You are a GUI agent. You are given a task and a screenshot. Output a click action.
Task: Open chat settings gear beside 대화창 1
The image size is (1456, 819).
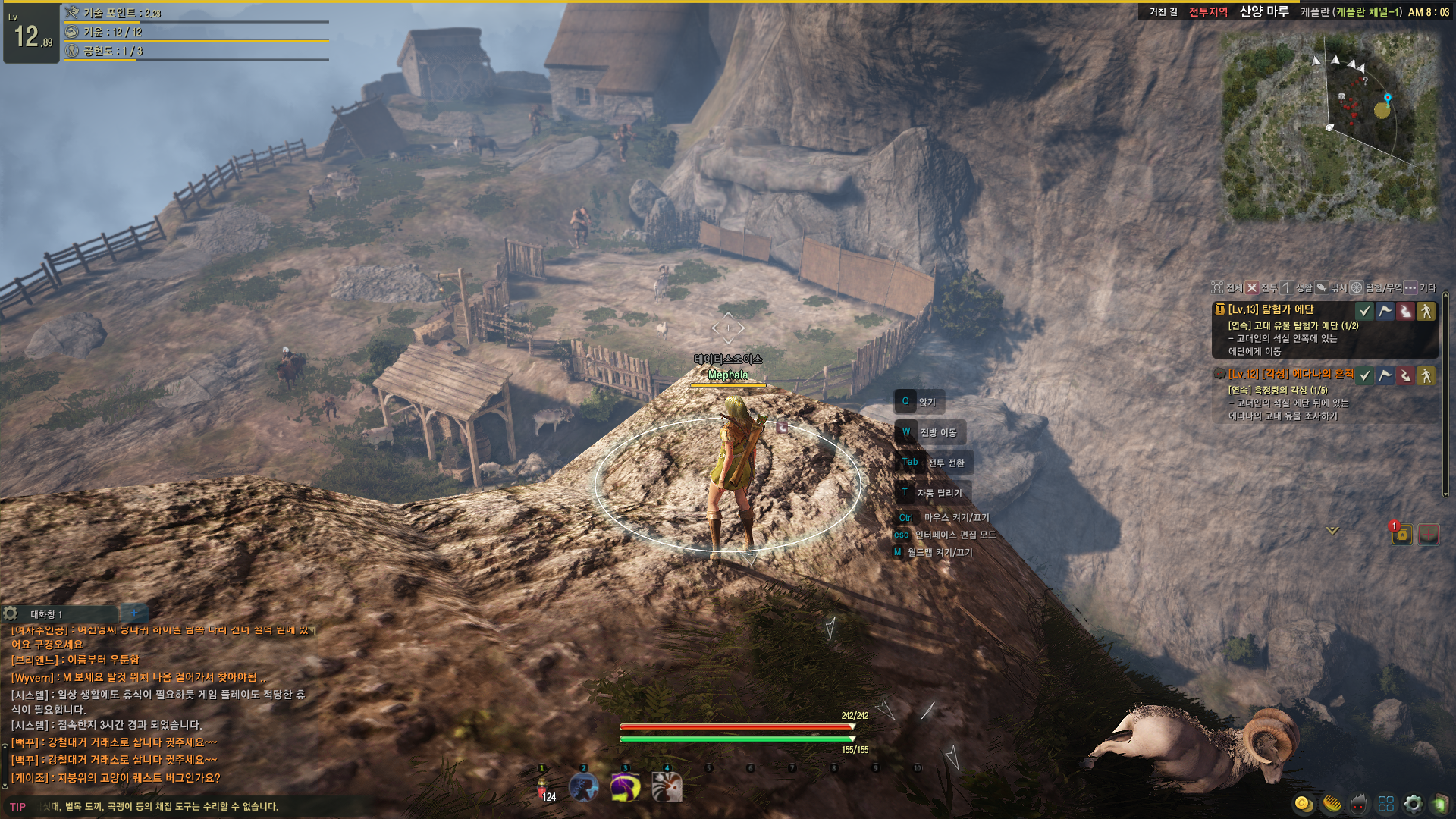[x=11, y=613]
